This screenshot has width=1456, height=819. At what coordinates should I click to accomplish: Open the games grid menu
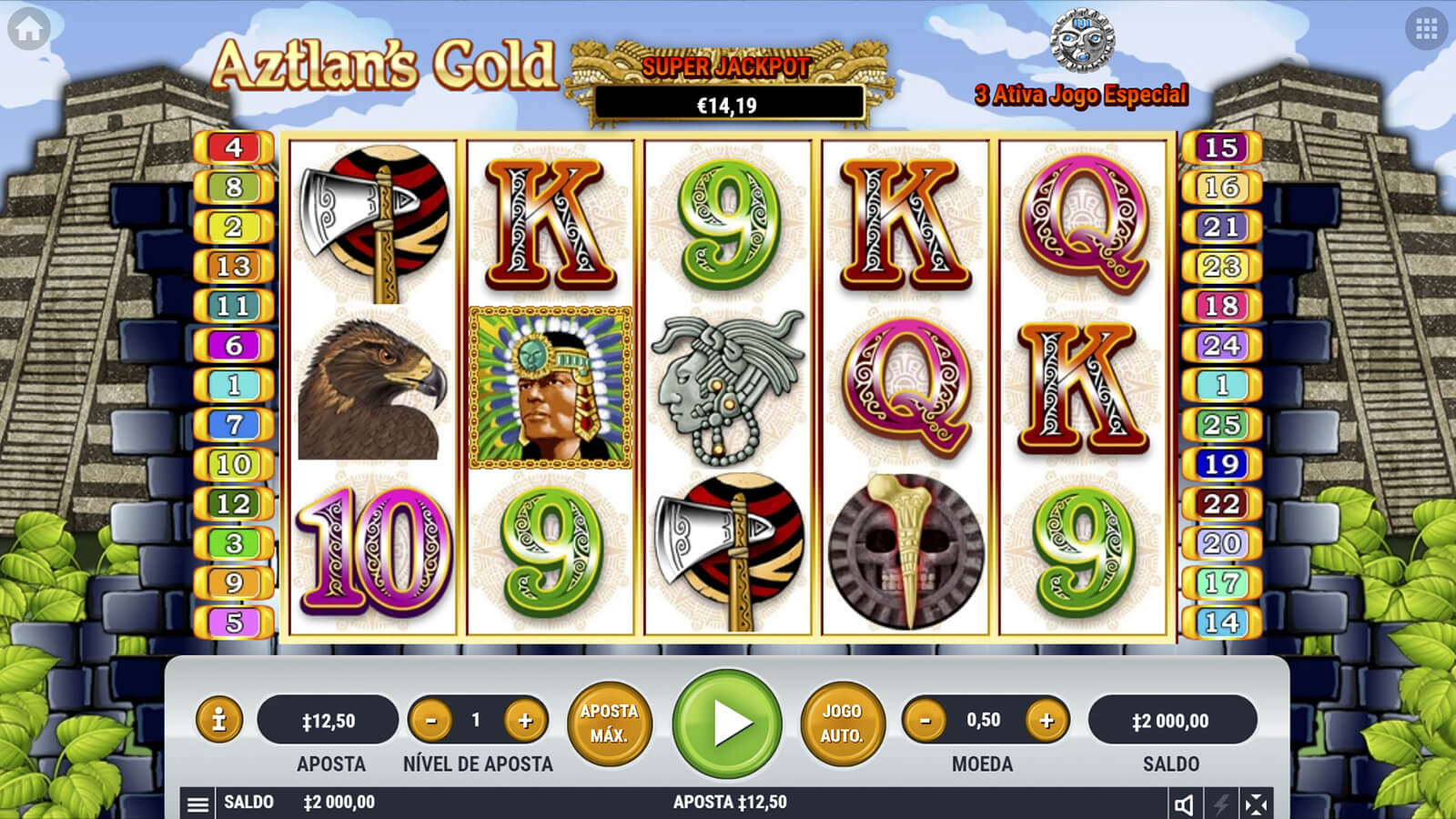(1426, 29)
